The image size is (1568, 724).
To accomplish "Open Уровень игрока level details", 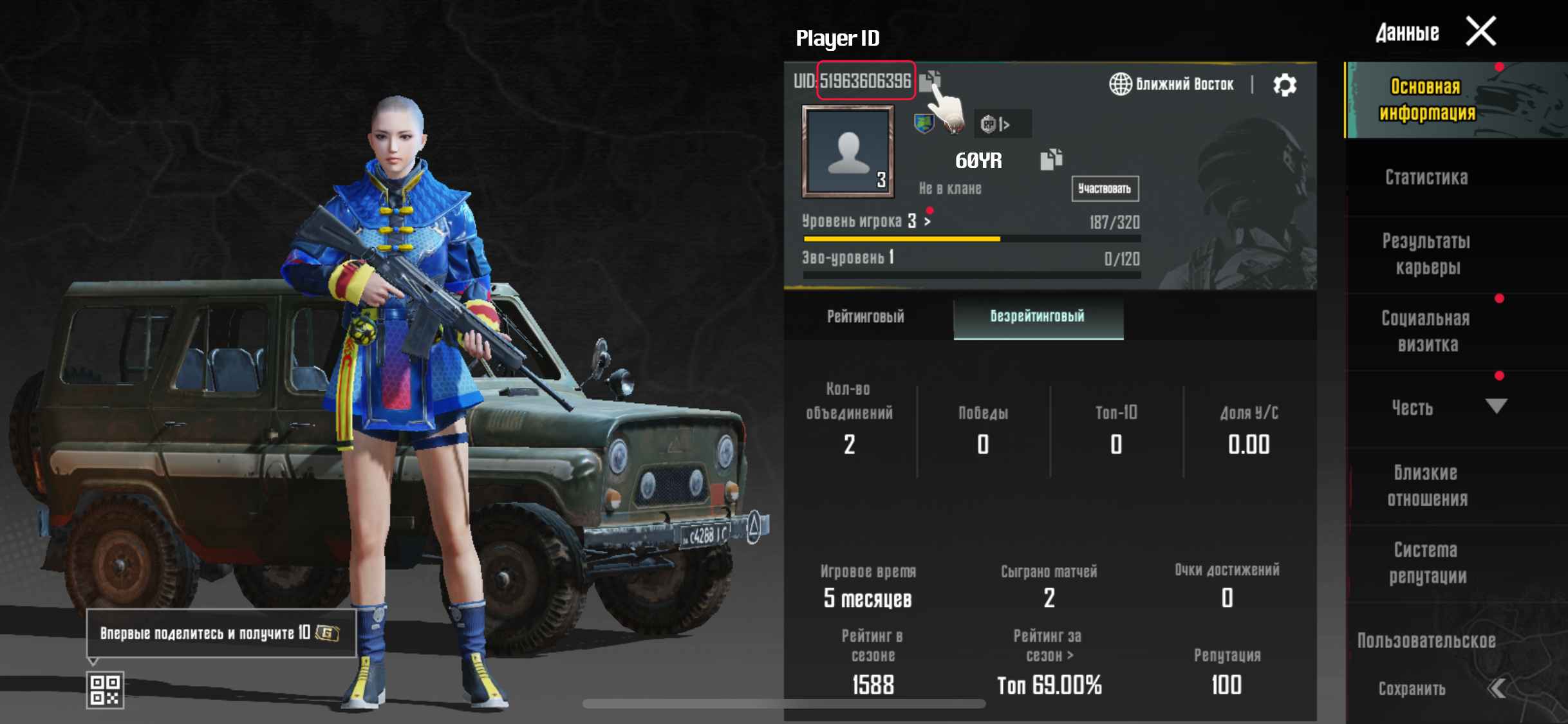I will (866, 221).
